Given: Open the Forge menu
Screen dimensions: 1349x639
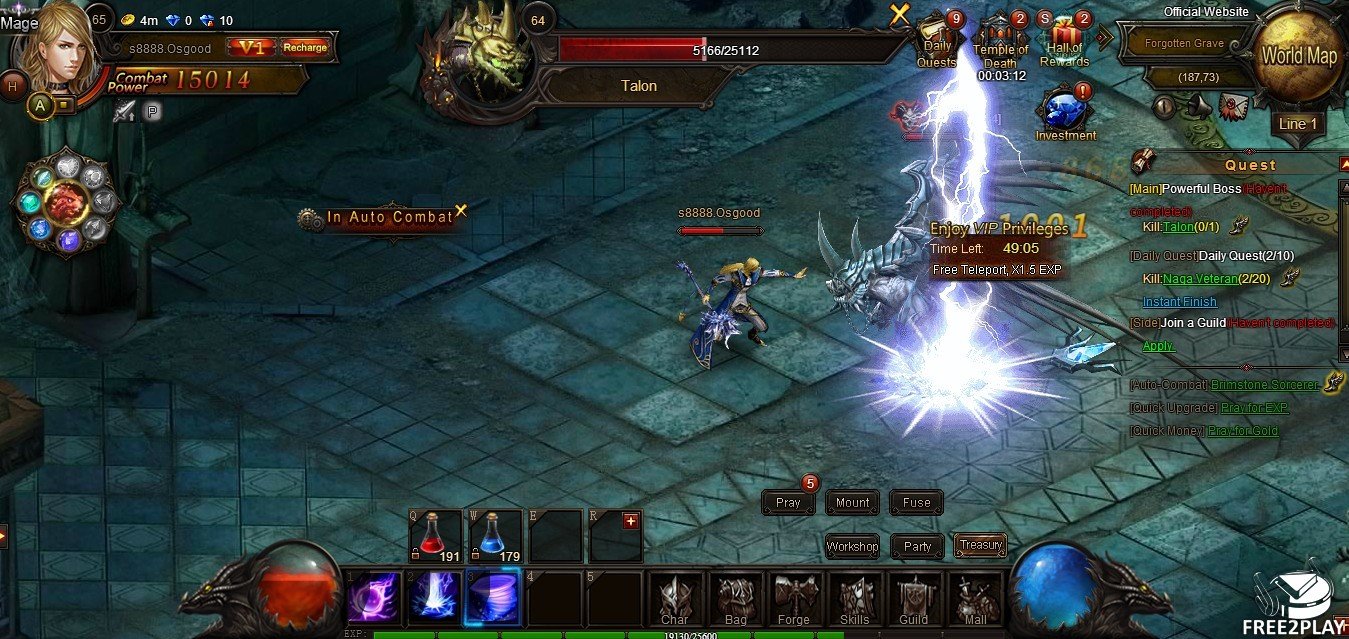Looking at the screenshot, I should point(794,599).
